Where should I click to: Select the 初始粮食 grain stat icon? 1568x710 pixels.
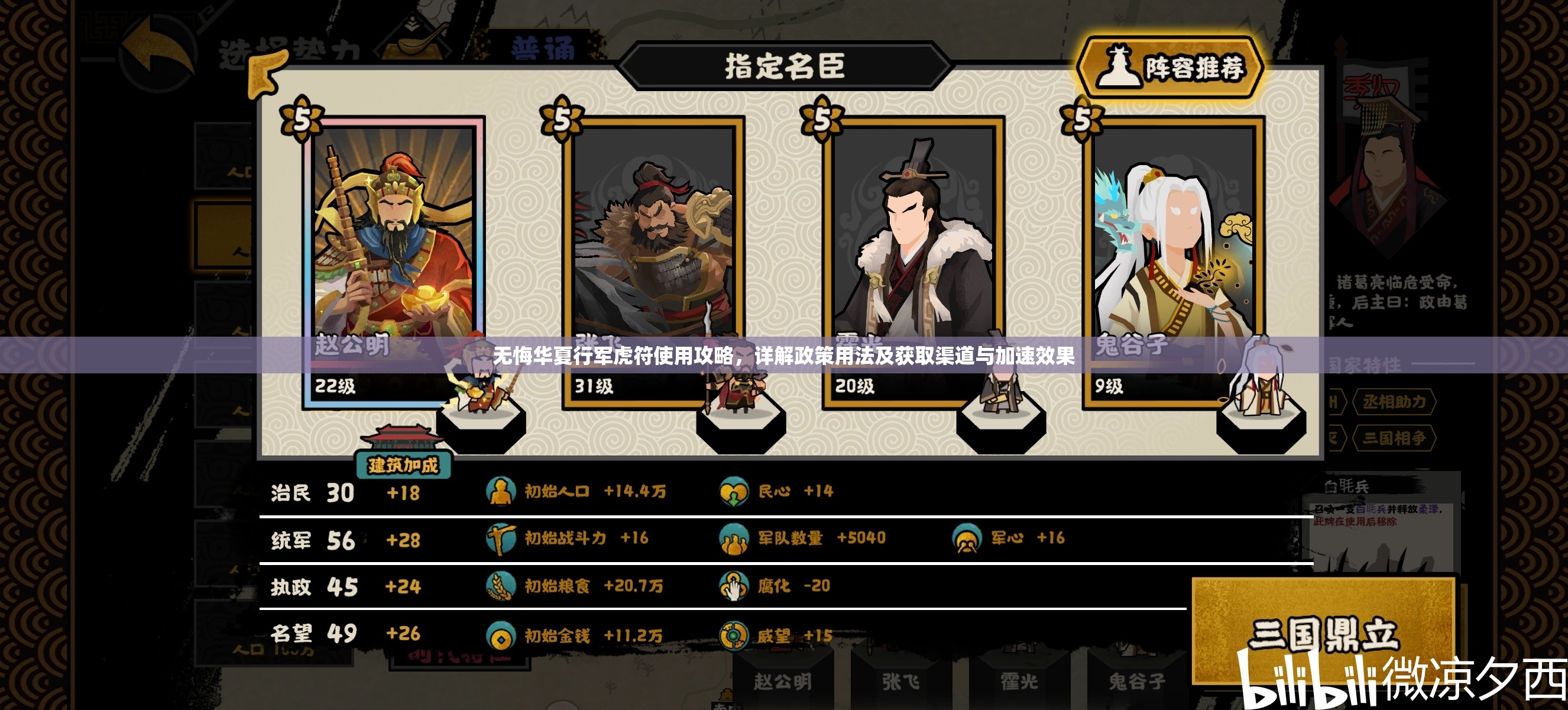click(x=501, y=586)
